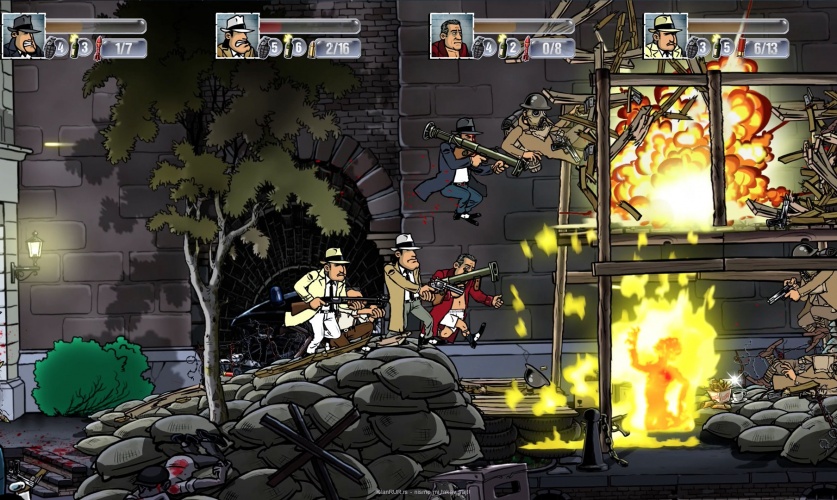Select the red robe gray-haired character portrait
This screenshot has width=837, height=500.
point(451,35)
